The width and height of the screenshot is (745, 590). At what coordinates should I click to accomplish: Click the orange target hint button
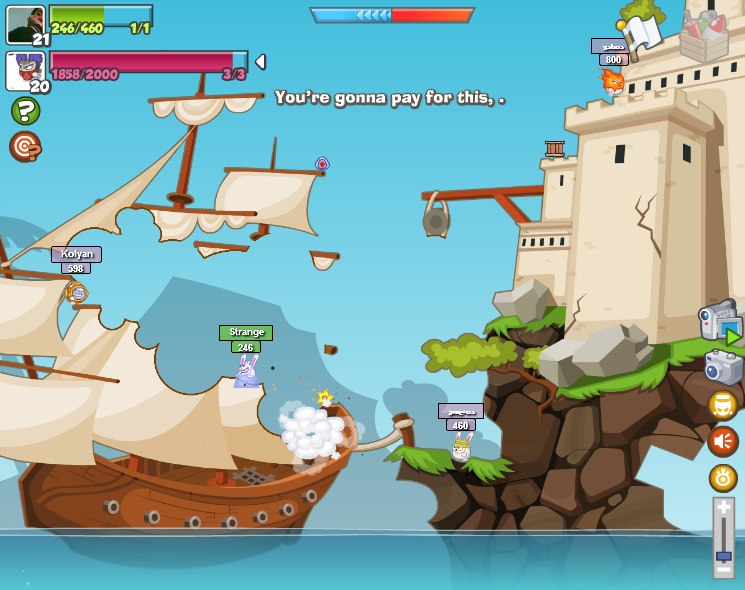point(25,146)
